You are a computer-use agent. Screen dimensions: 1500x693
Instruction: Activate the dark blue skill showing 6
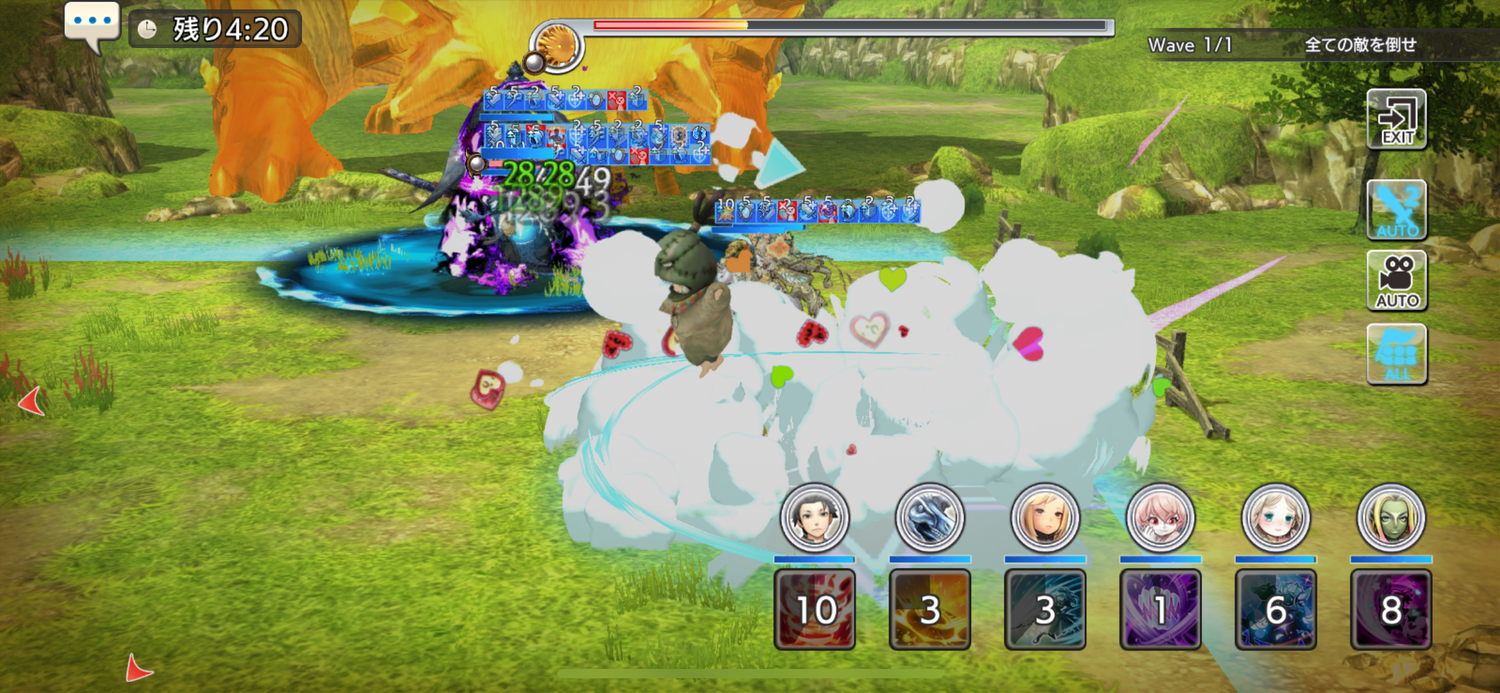1276,609
